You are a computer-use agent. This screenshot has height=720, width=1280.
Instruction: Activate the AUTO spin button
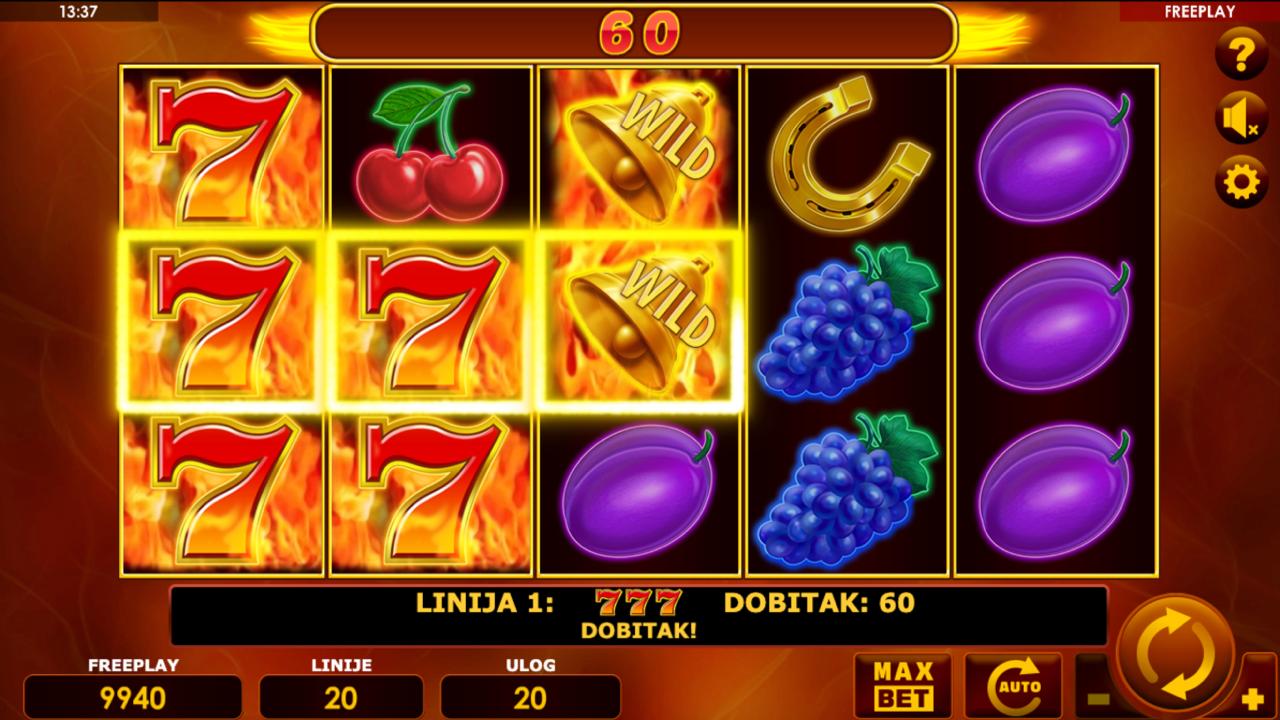(1012, 686)
